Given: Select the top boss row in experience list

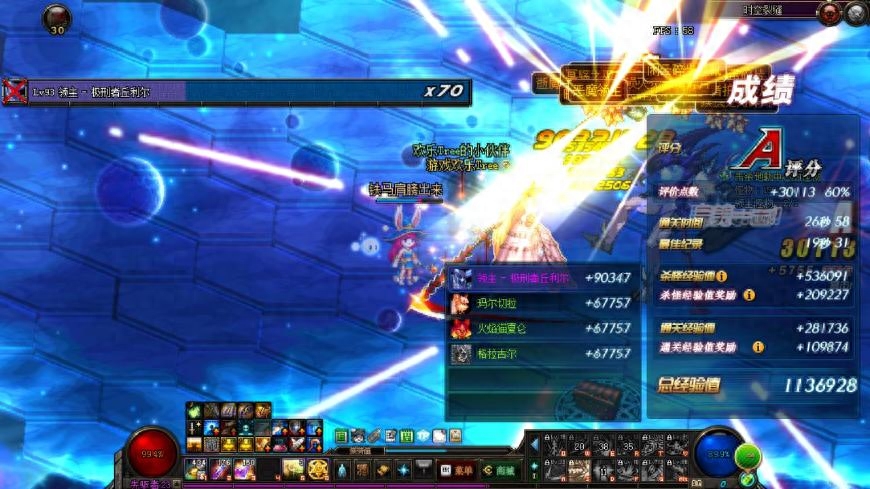Looking at the screenshot, I should pos(541,278).
